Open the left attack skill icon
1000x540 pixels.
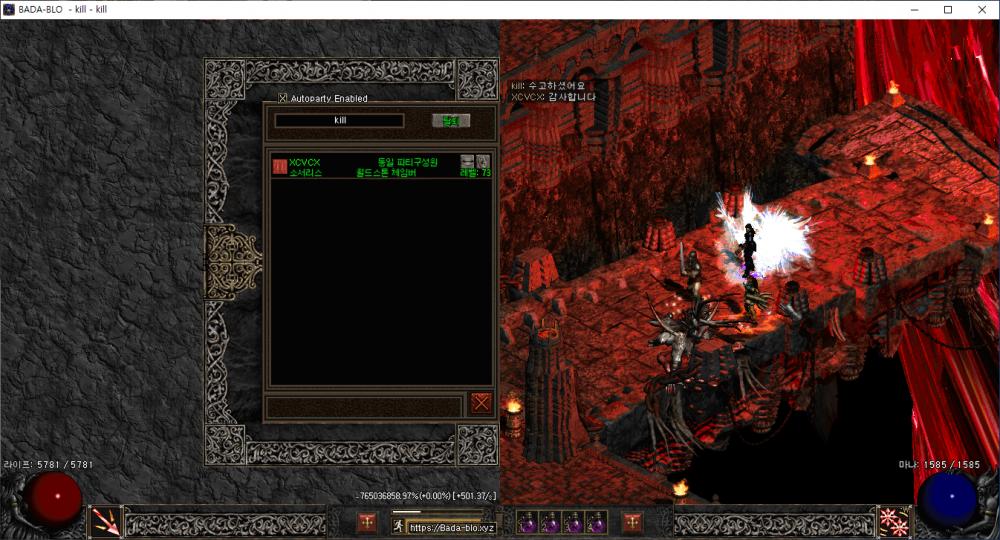pos(105,521)
